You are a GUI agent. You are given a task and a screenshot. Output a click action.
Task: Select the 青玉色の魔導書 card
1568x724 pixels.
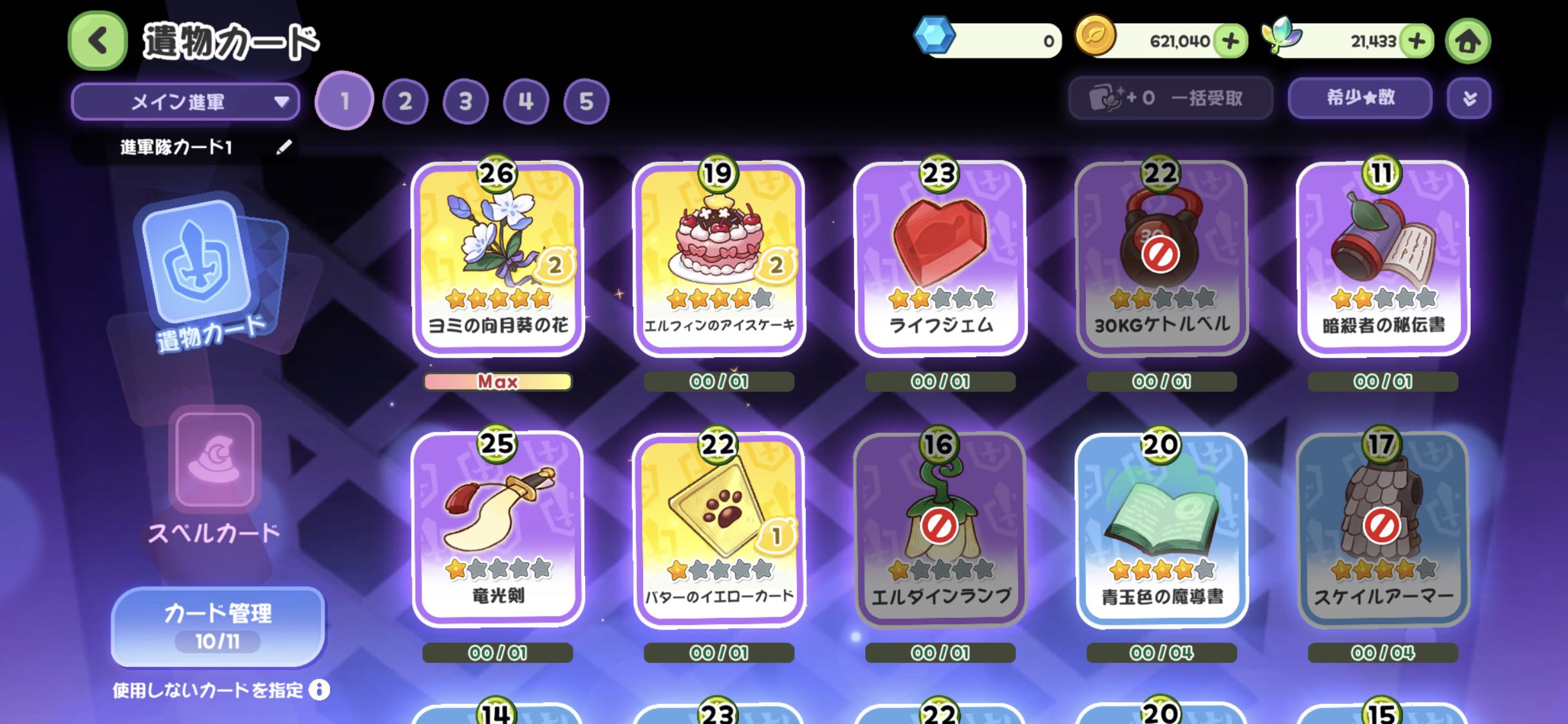point(1162,529)
